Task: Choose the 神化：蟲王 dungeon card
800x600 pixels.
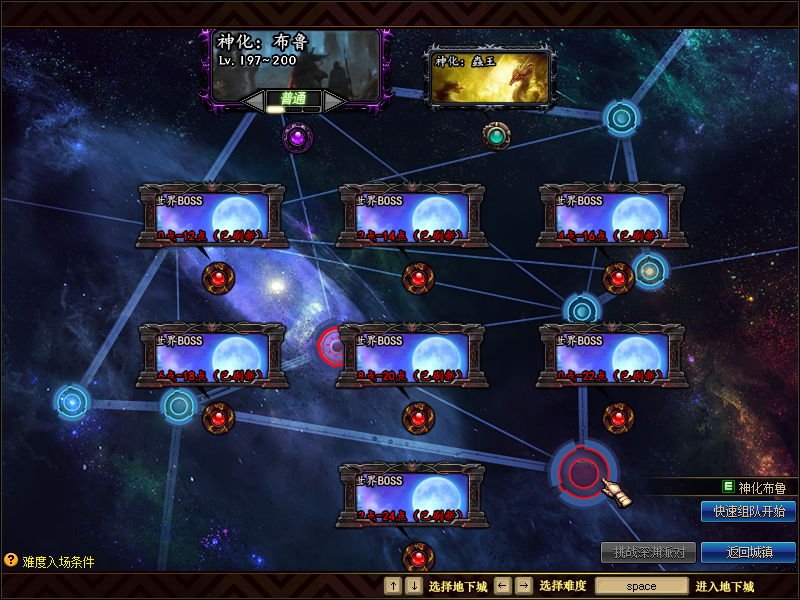Action: (490, 78)
